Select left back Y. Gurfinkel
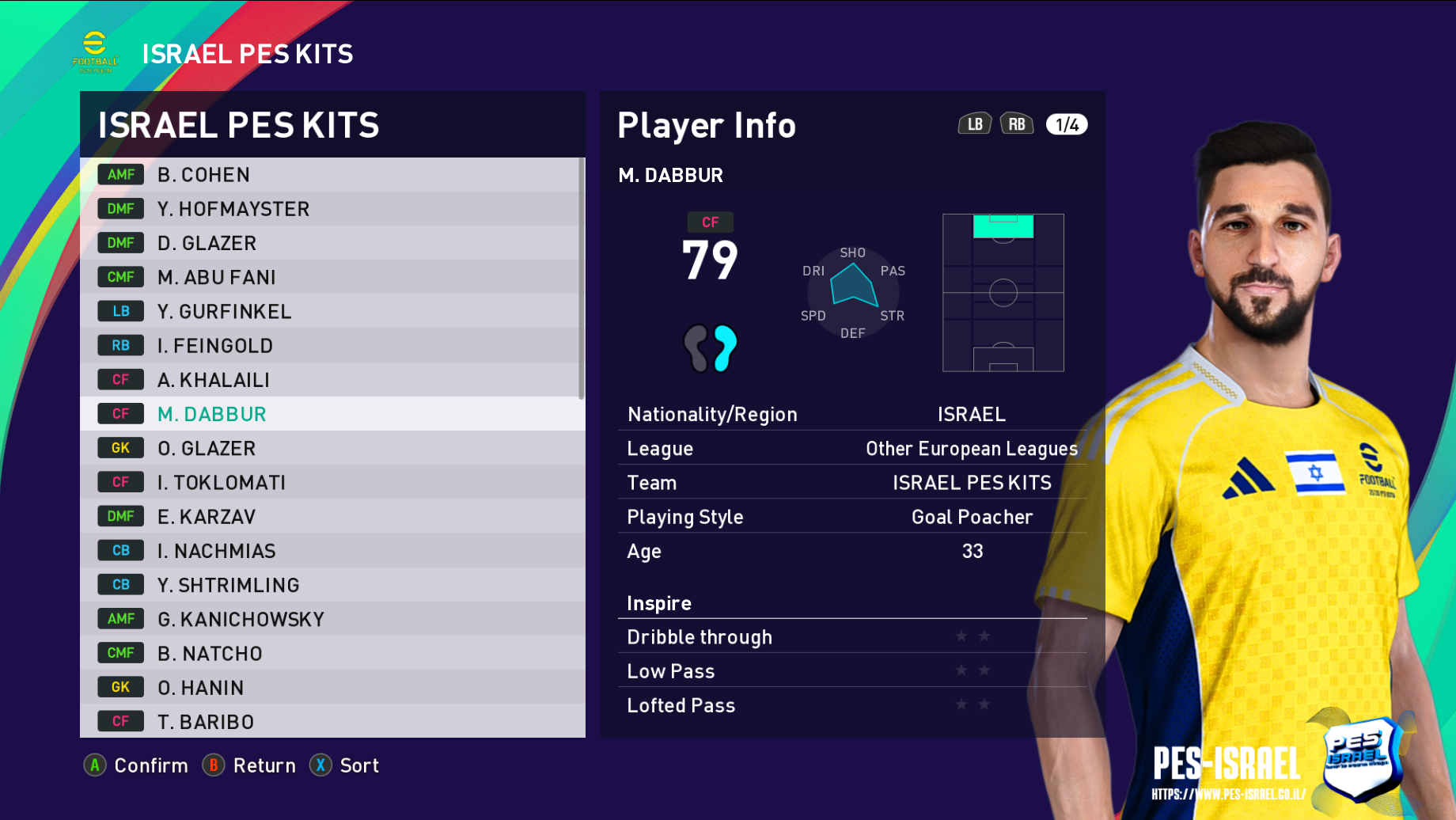The image size is (1456, 820). tap(332, 312)
